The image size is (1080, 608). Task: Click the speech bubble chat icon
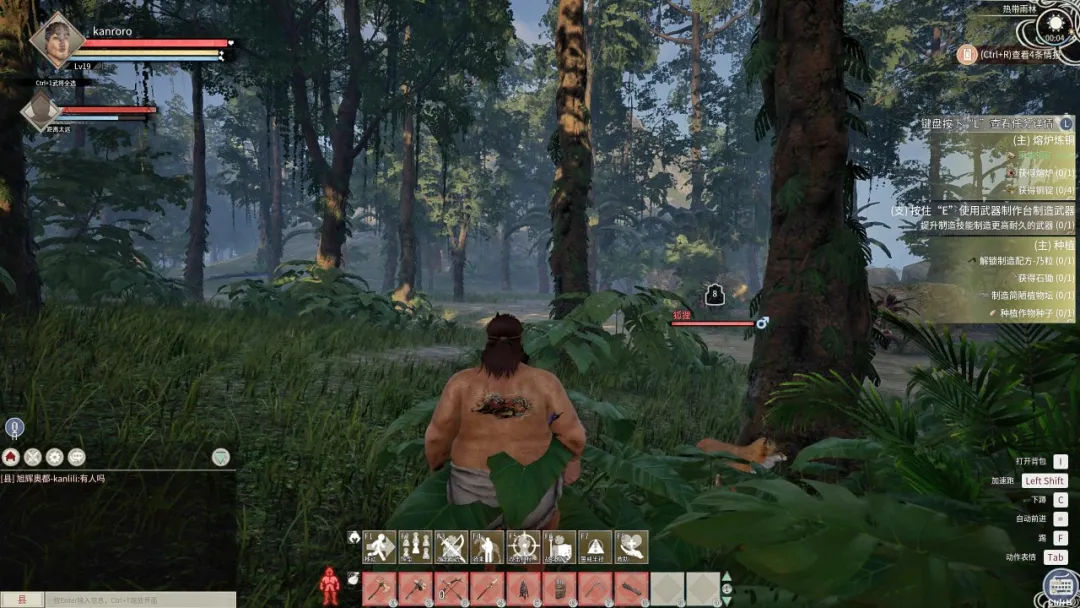tap(77, 456)
